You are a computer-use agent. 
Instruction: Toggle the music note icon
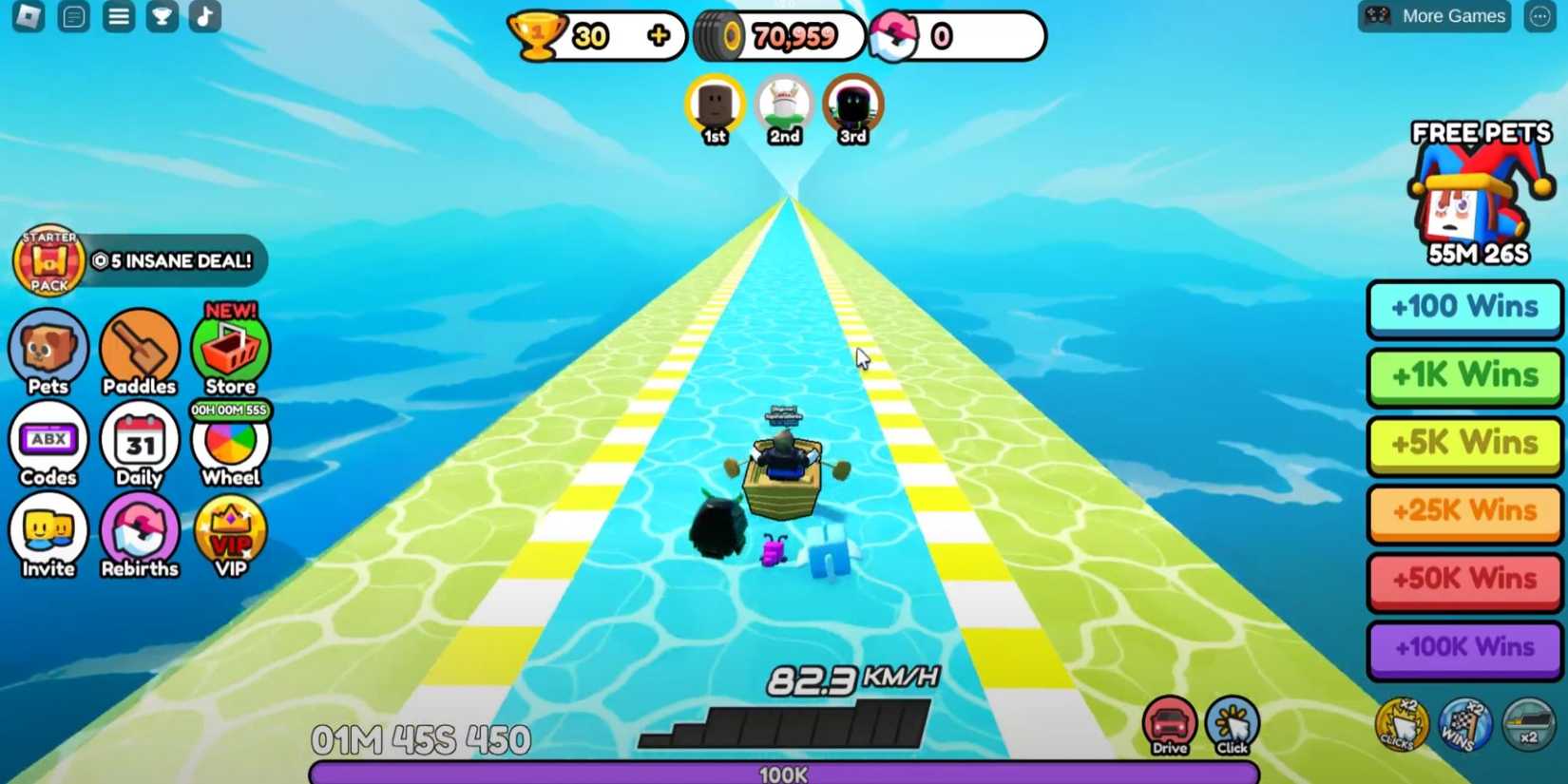(x=204, y=15)
